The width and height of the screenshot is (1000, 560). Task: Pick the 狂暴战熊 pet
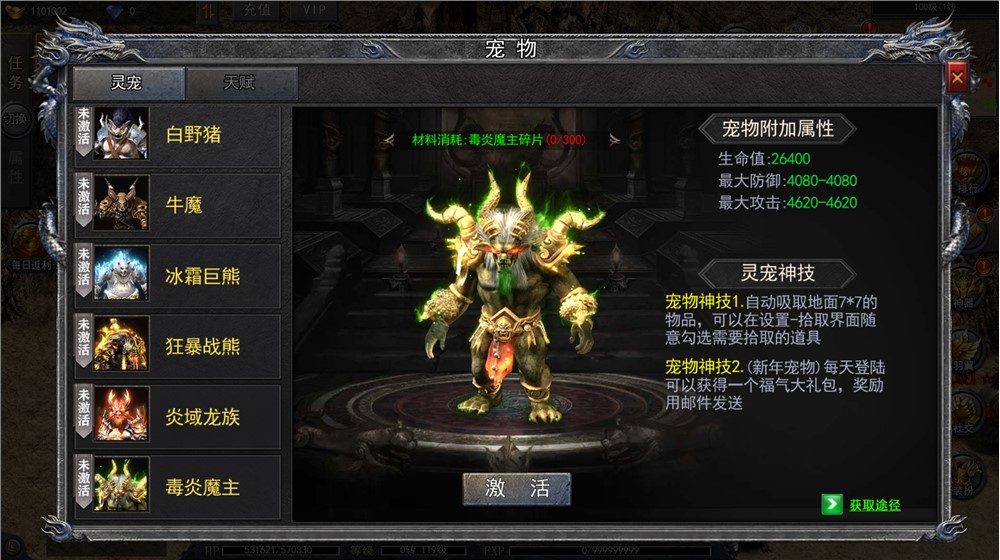[178, 346]
